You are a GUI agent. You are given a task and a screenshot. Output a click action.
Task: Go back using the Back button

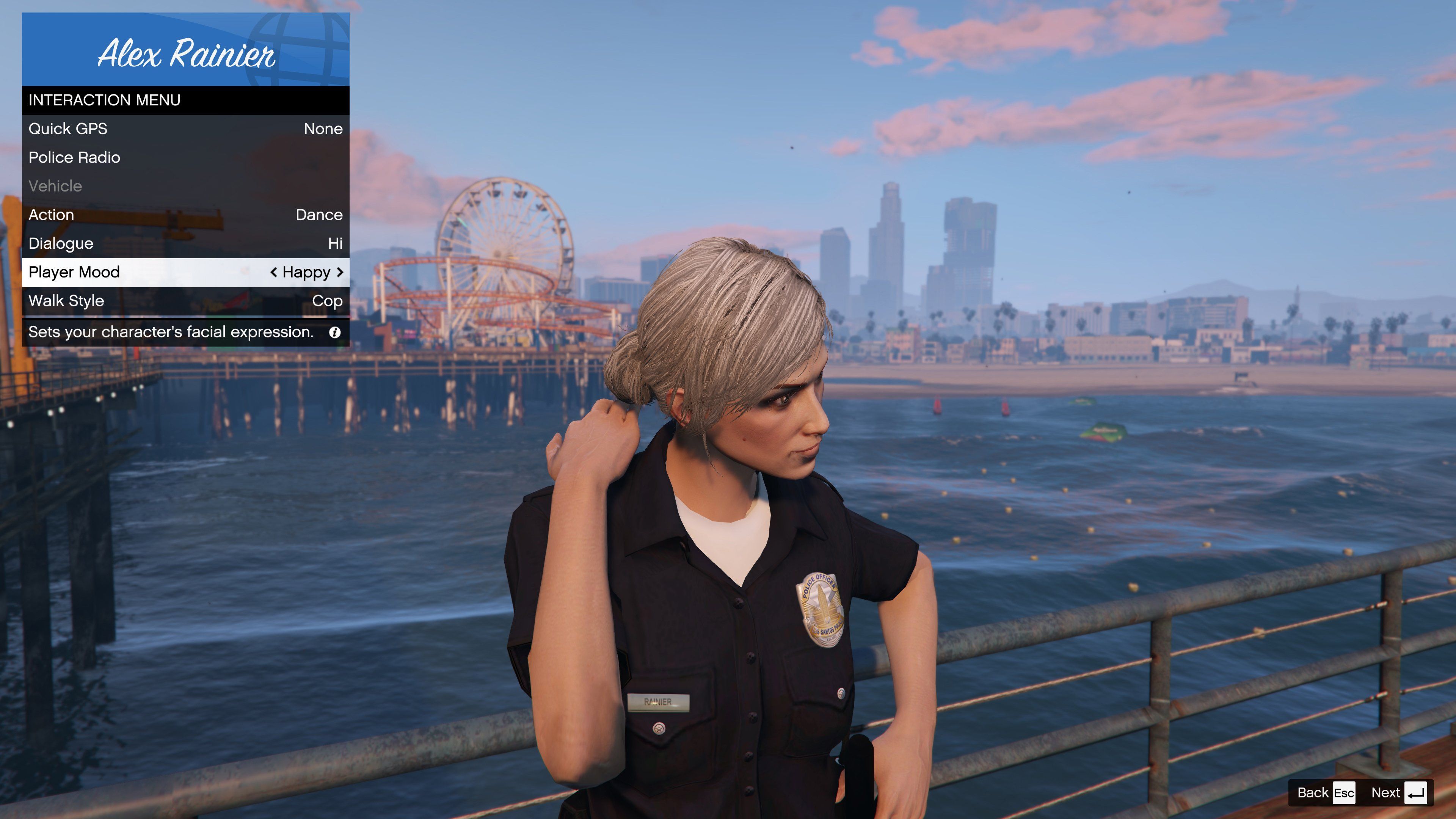(x=1326, y=792)
